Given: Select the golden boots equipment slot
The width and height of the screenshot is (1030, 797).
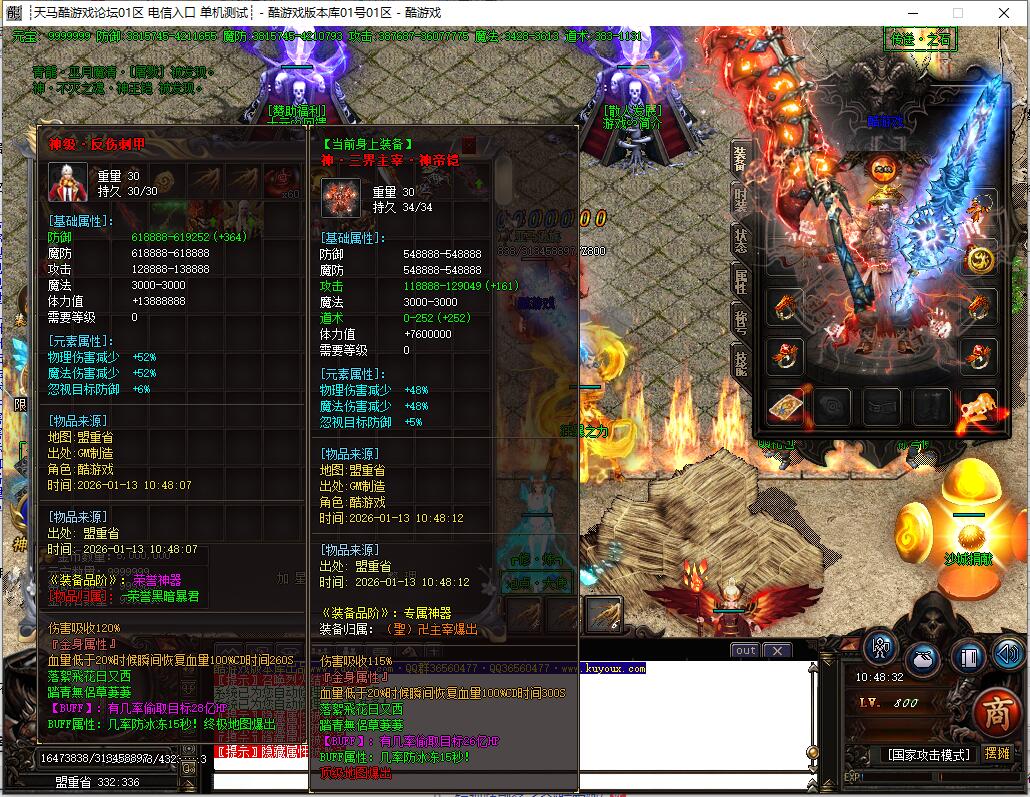Looking at the screenshot, I should (979, 406).
